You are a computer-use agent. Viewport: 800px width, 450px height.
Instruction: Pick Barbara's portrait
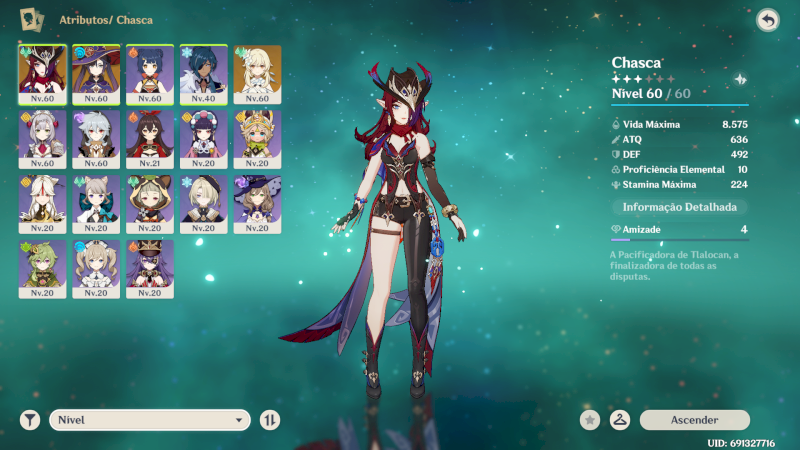pos(96,269)
